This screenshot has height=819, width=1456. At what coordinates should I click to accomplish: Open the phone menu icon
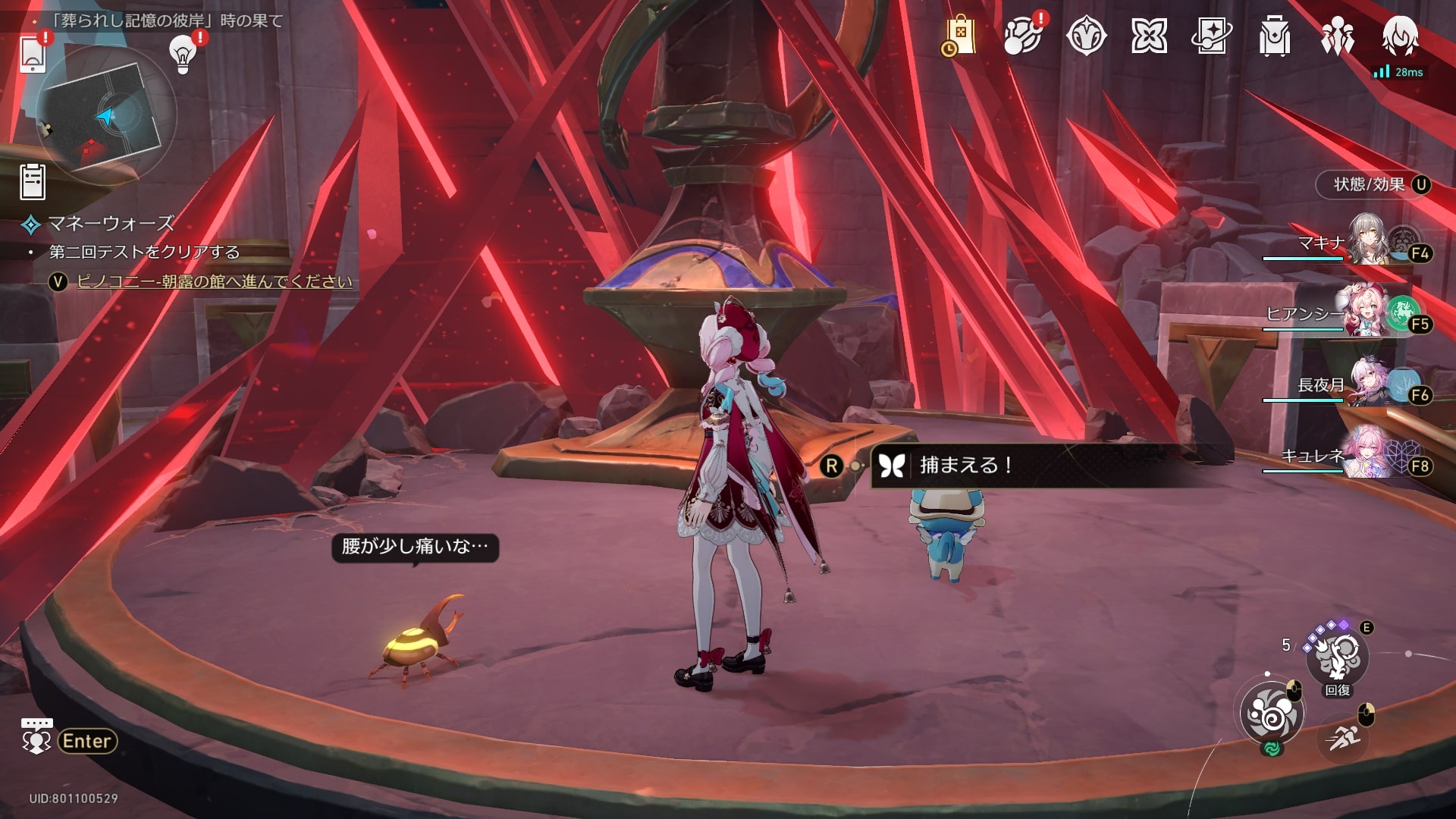pyautogui.click(x=33, y=54)
